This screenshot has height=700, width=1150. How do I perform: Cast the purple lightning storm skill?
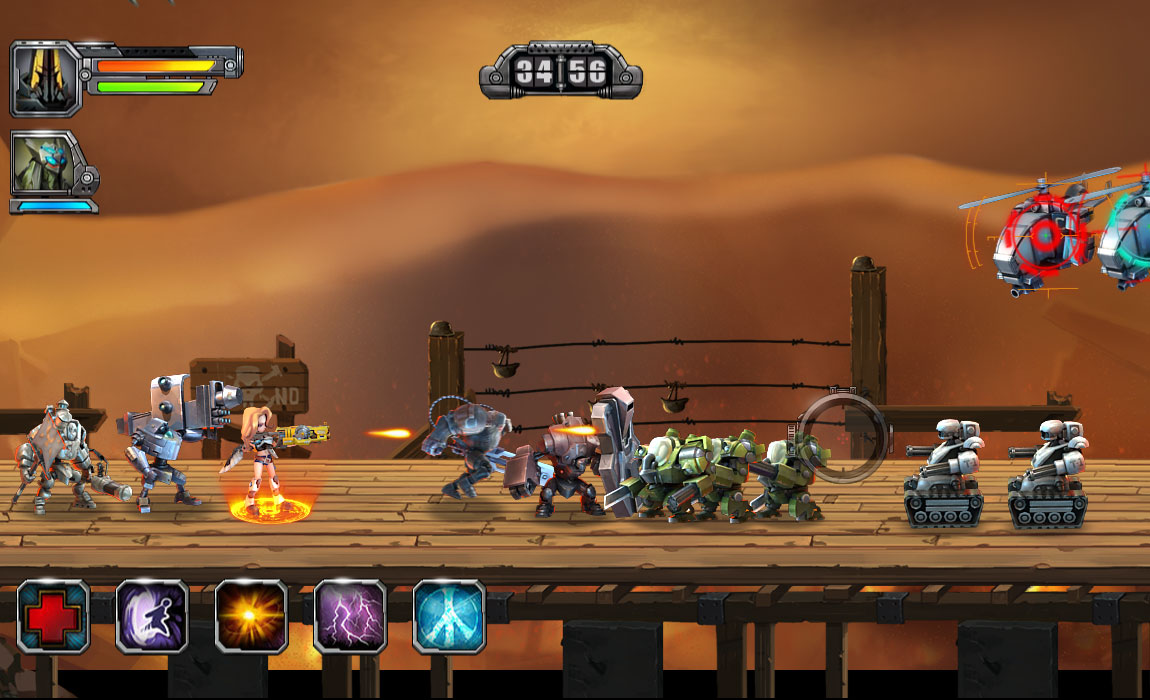click(350, 616)
